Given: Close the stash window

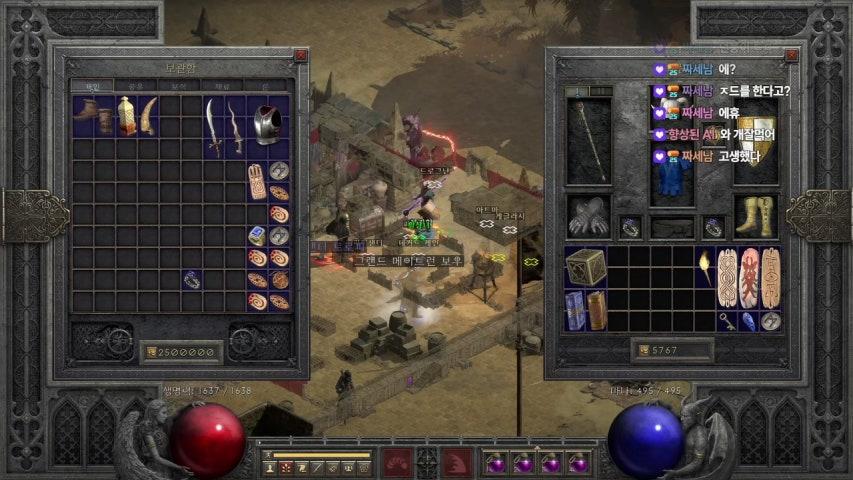Looking at the screenshot, I should [300, 57].
